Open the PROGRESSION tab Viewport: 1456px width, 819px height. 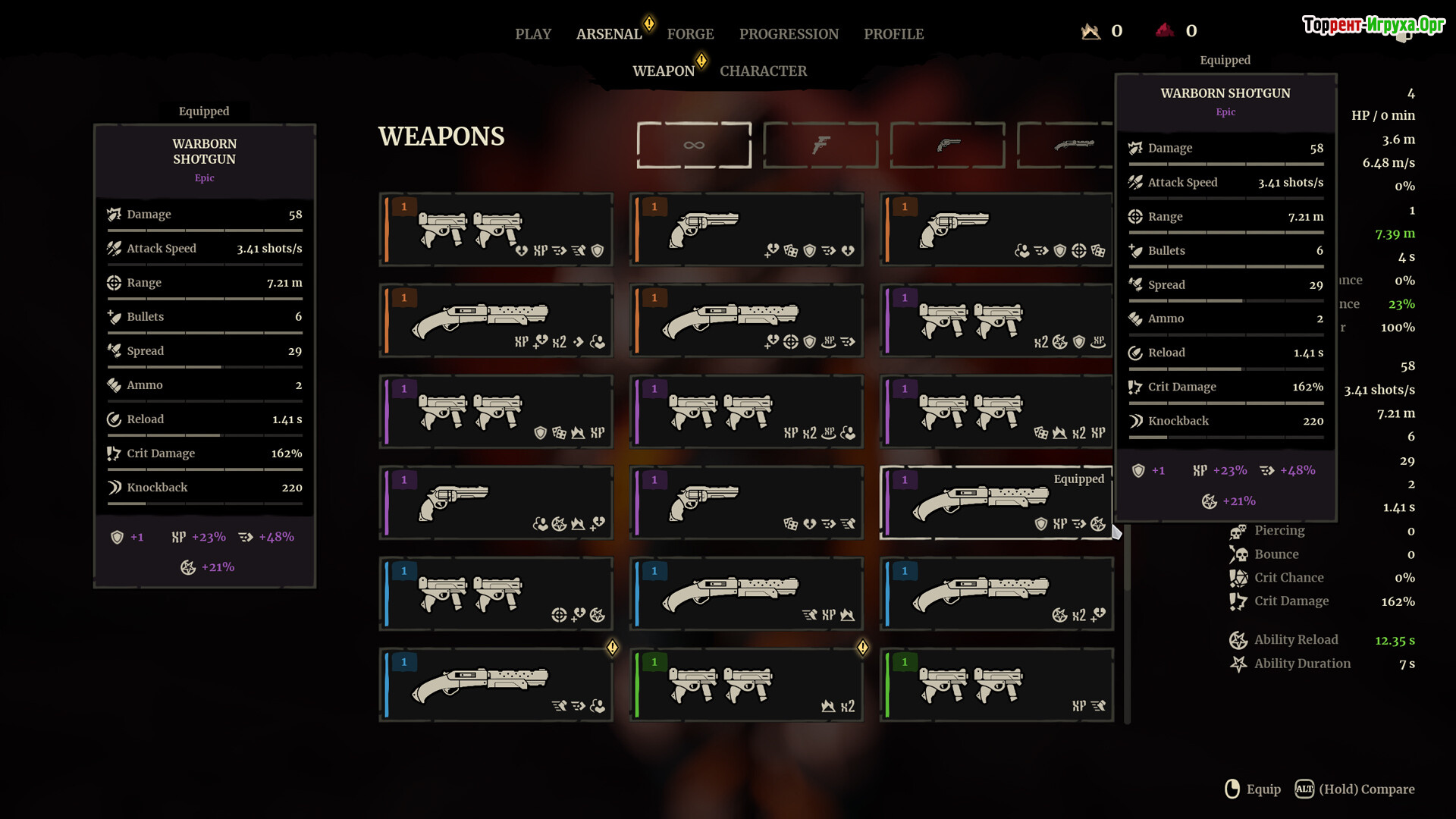(789, 34)
